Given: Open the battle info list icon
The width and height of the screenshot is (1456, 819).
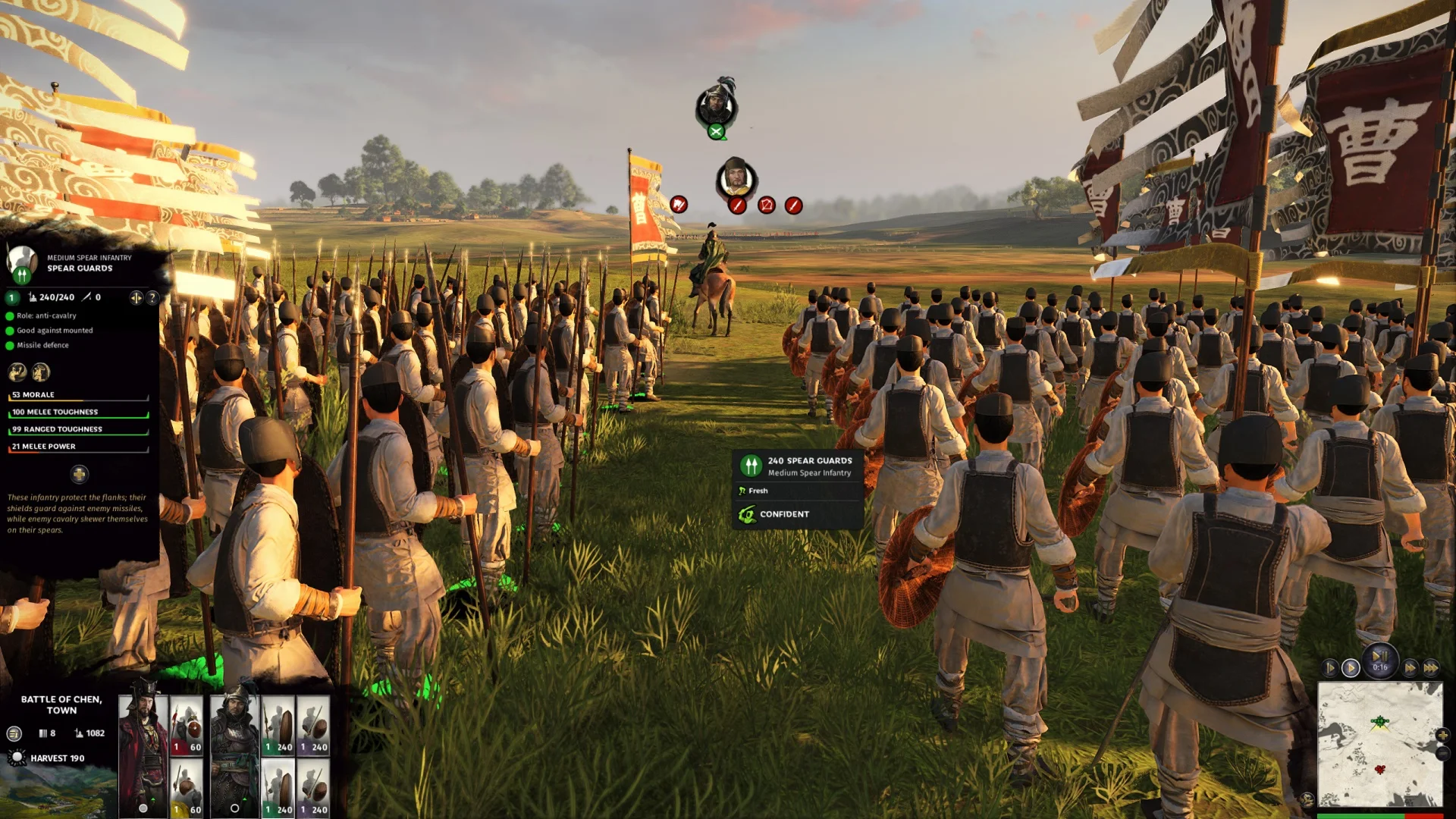Looking at the screenshot, I should (x=14, y=733).
